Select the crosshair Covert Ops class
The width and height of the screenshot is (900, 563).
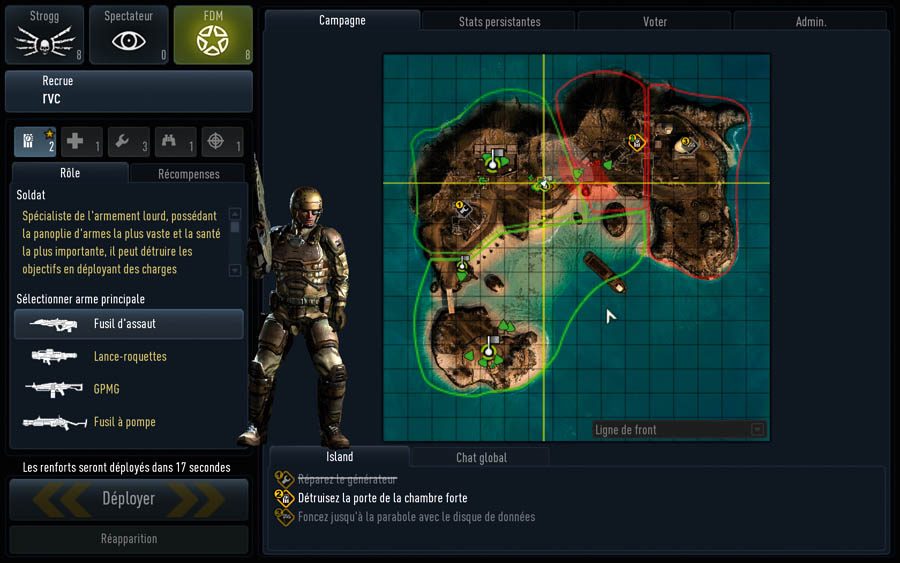(222, 142)
